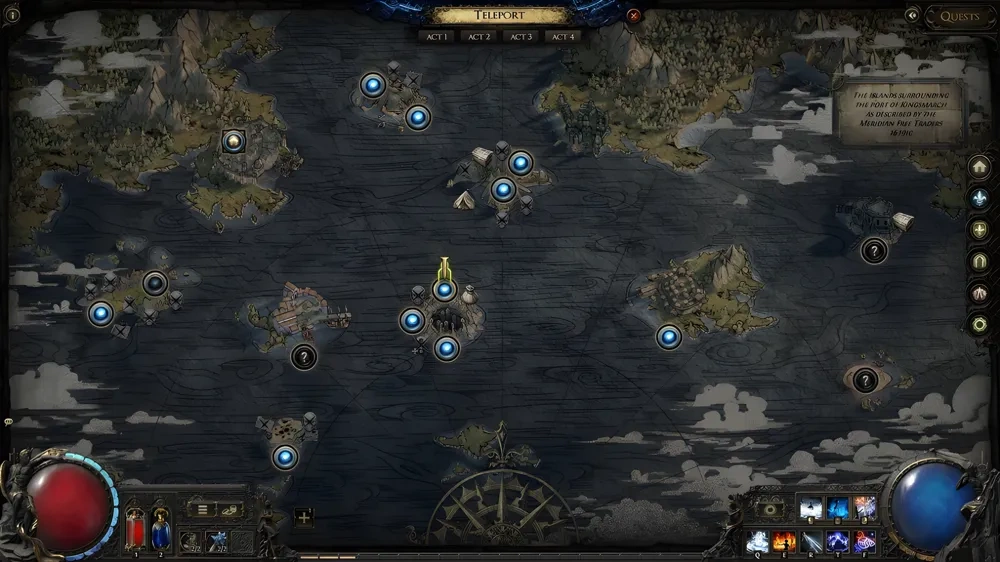Use the red life flask
This screenshot has width=1000, height=562.
pos(136,530)
